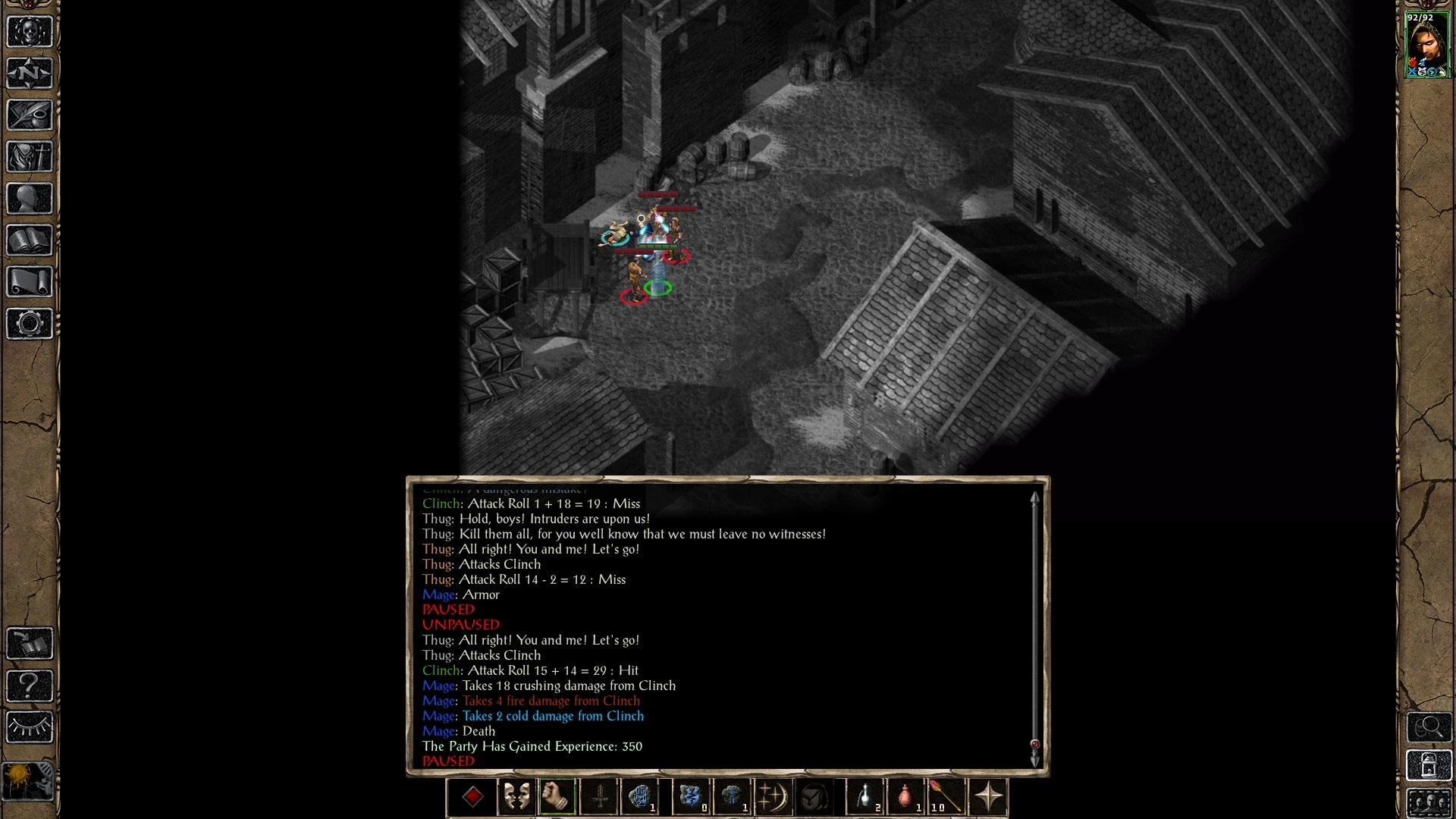Viewport: 1456px width, 819px height.
Task: Open the character record bust icon
Action: point(30,199)
